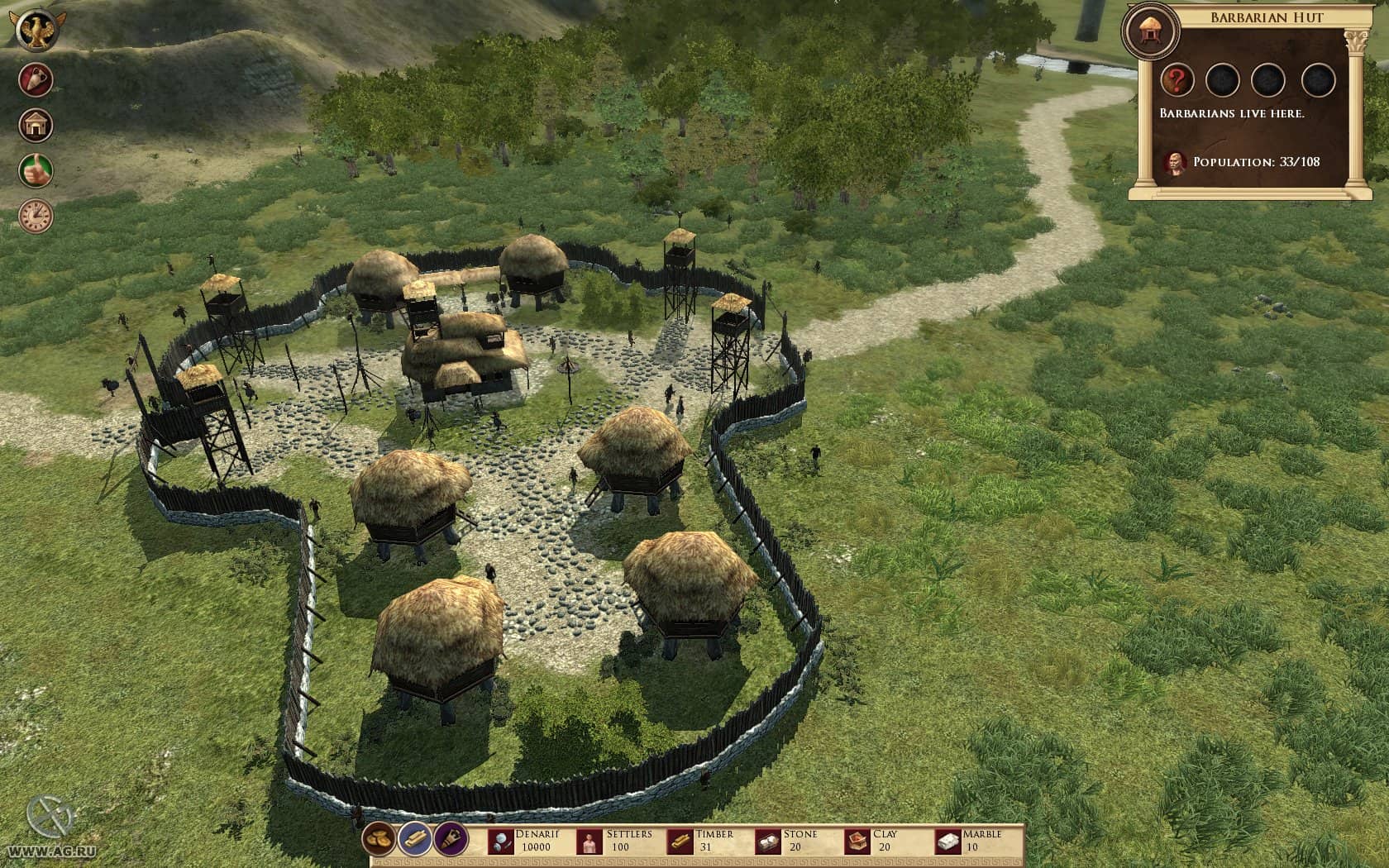
Task: Open the golden eagle main menu
Action: (36, 31)
